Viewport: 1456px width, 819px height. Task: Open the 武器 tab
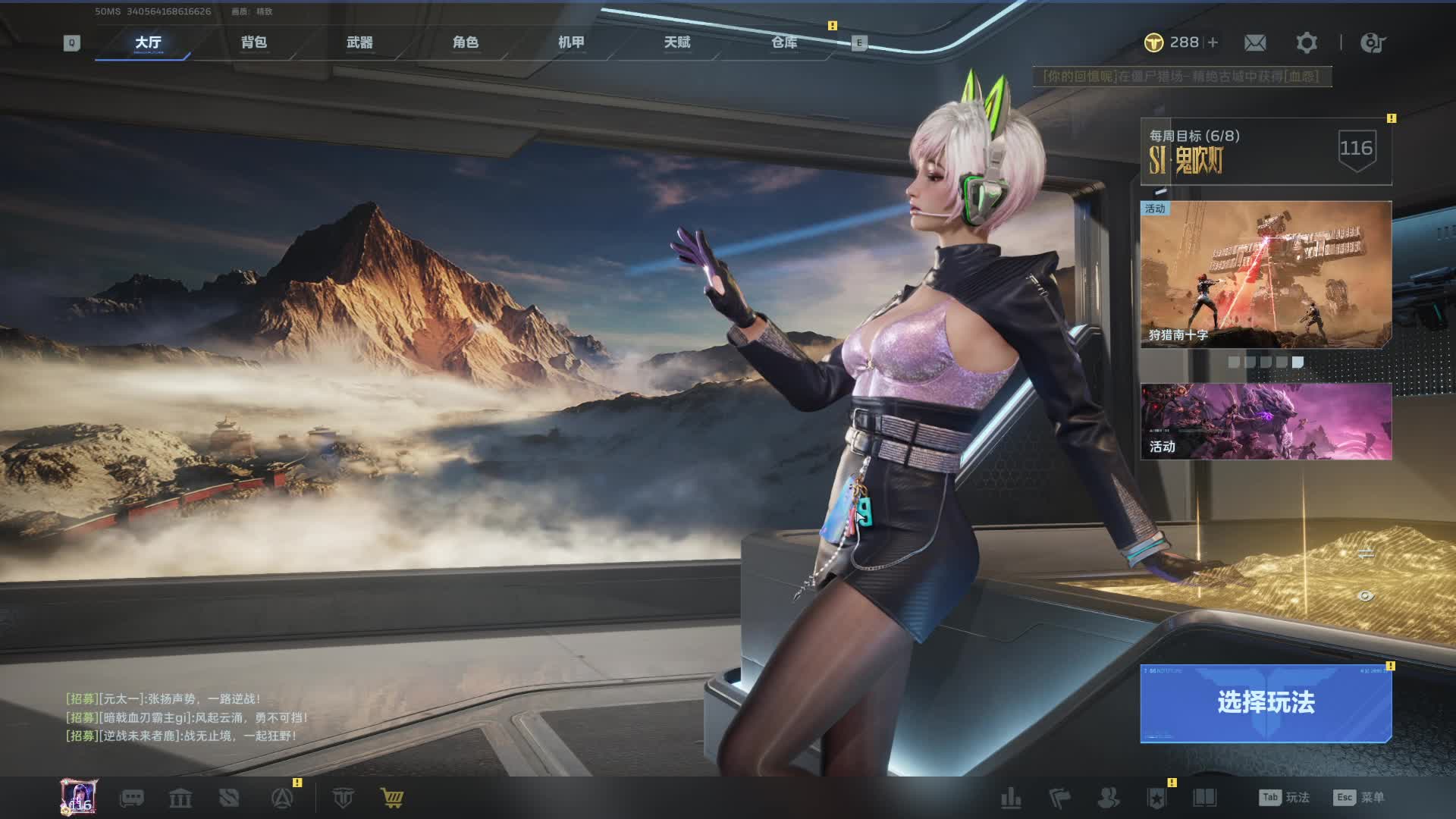point(359,42)
